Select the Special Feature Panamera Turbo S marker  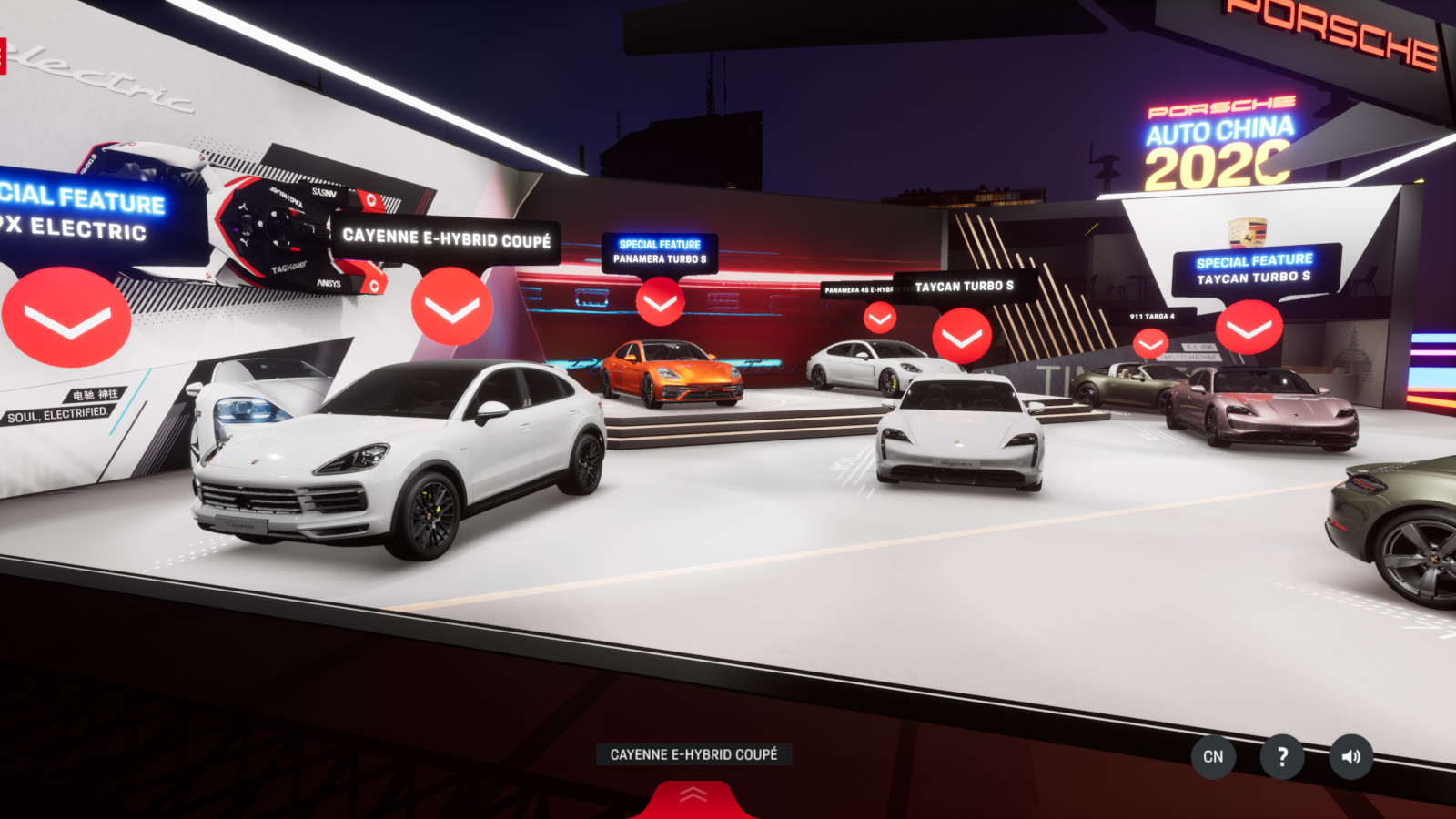click(660, 302)
